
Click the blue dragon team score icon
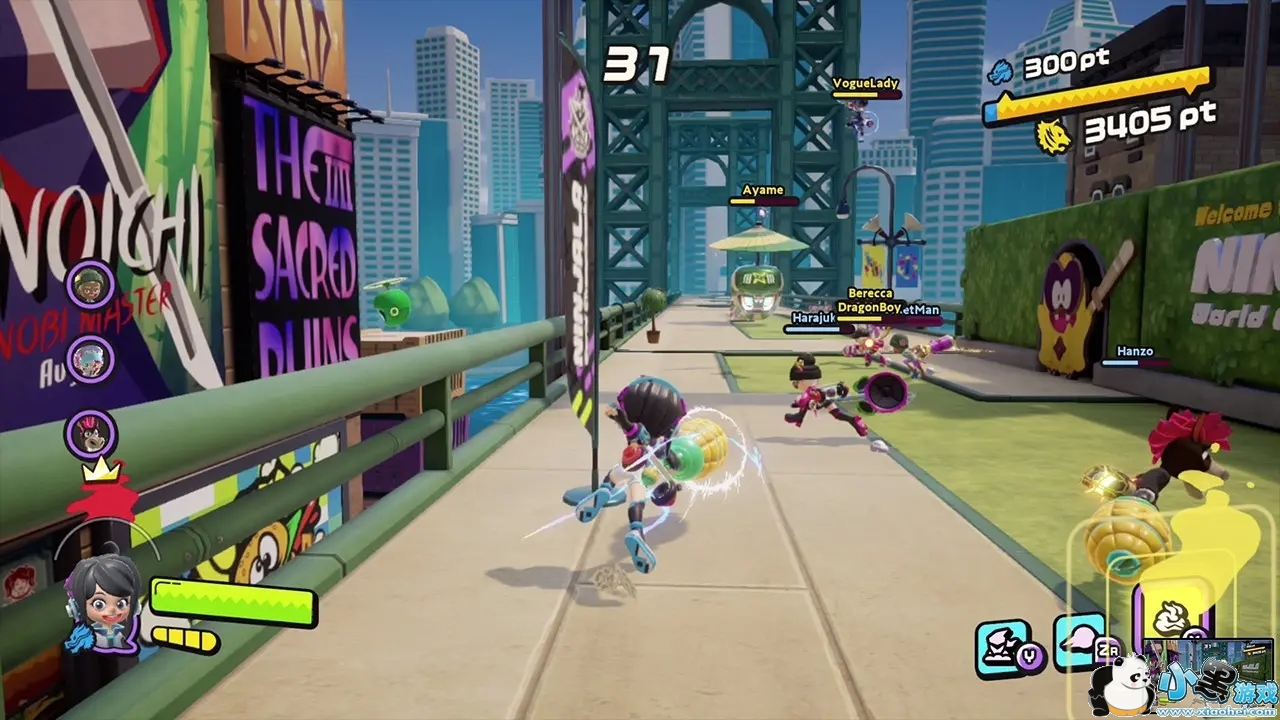[1000, 70]
